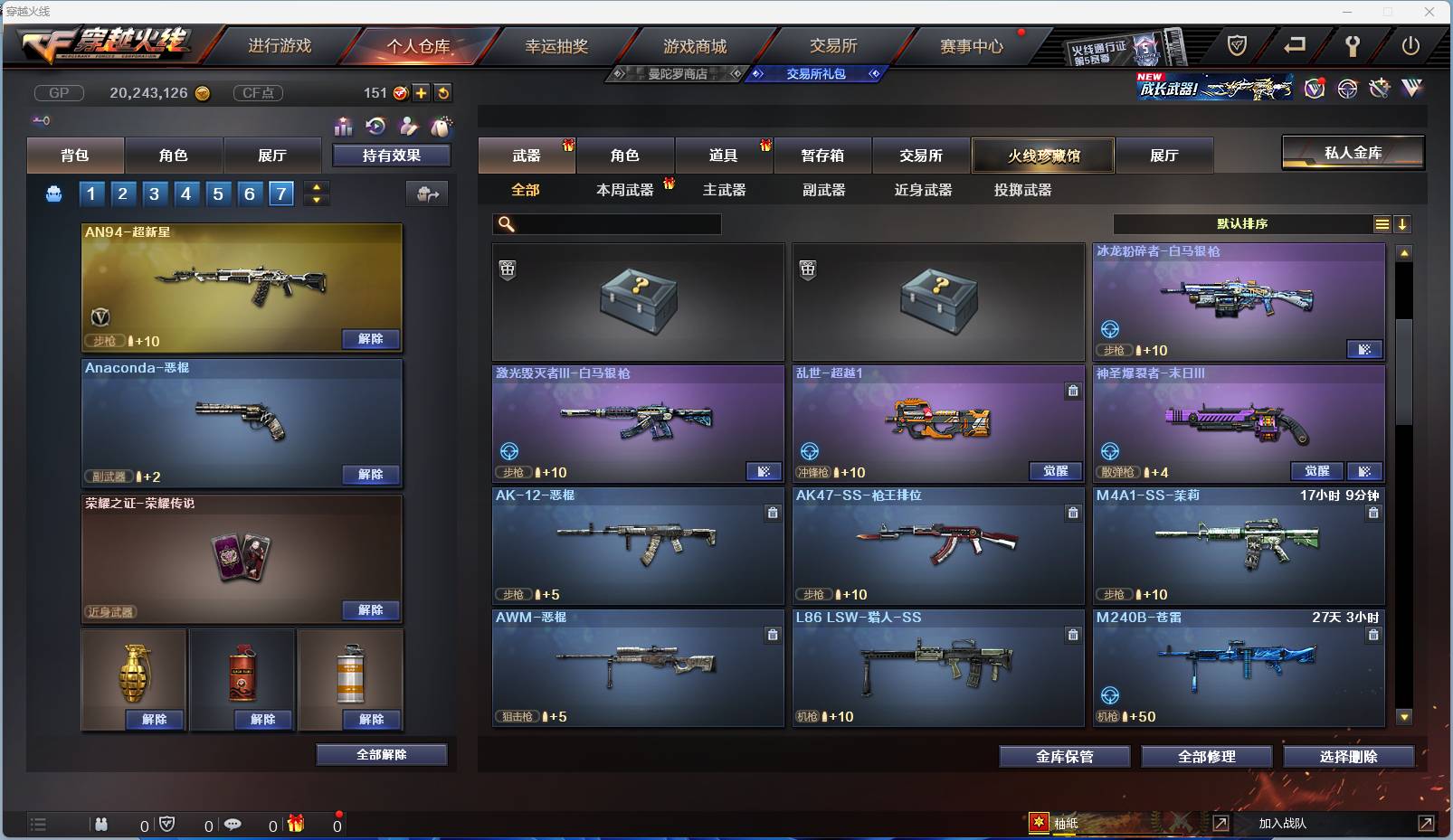Click the crosshair icon in the top-right icon row
Viewport: 1453px width, 840px height.
1347,89
